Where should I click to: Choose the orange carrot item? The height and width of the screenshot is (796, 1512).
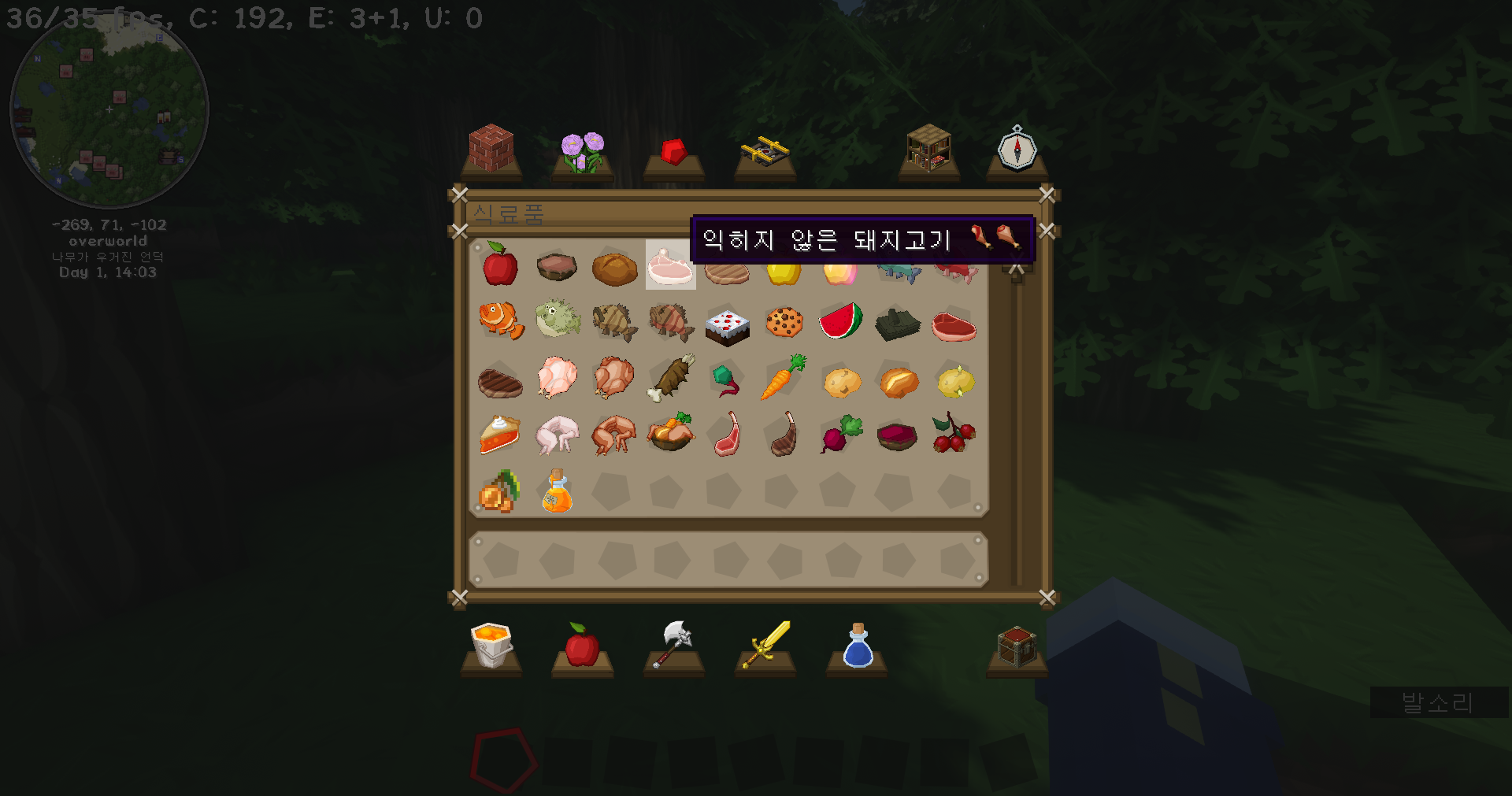pos(783,378)
